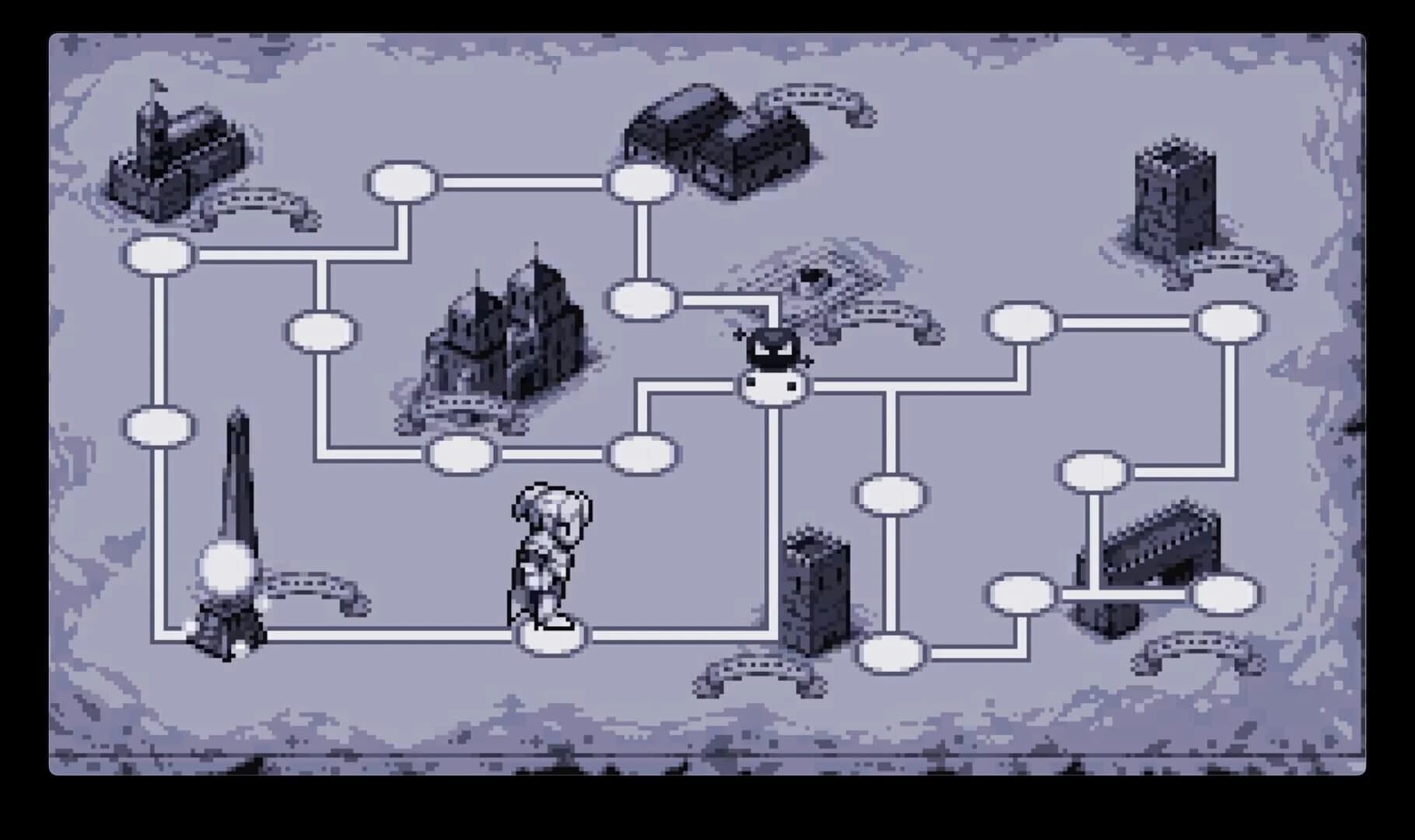Select the node where the enemy is standing
Image resolution: width=1415 pixels, height=840 pixels.
(774, 385)
